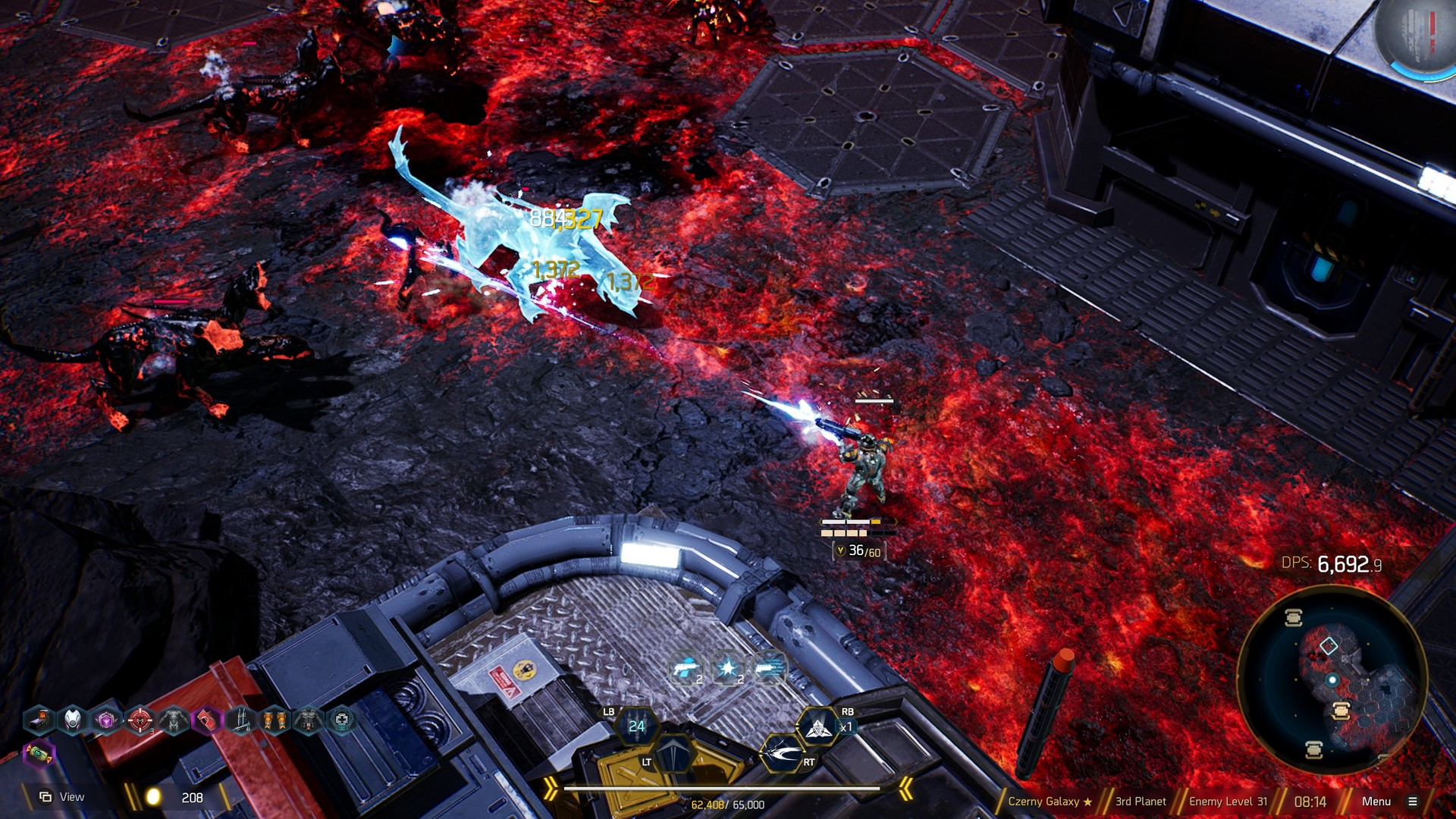Activate the missile barrage ability showing 24
The image size is (1456, 819).
click(636, 726)
